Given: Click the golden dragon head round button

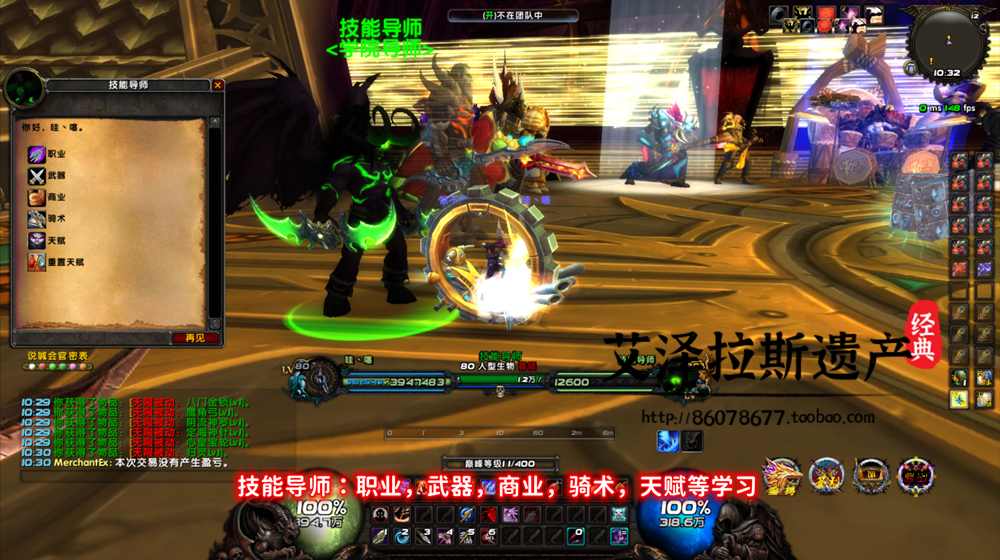Looking at the screenshot, I should pos(782,476).
